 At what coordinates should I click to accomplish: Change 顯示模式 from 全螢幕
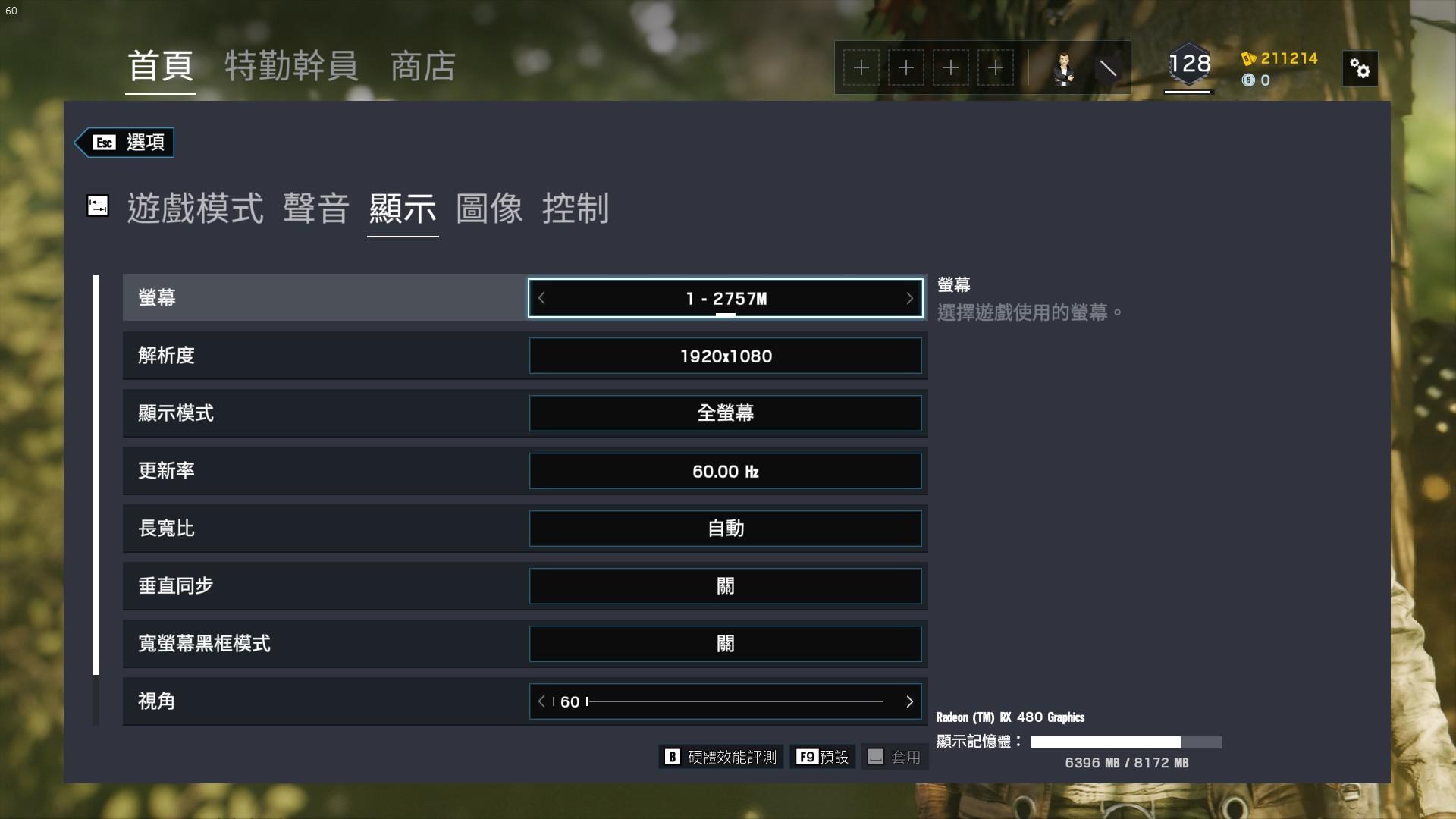(725, 413)
